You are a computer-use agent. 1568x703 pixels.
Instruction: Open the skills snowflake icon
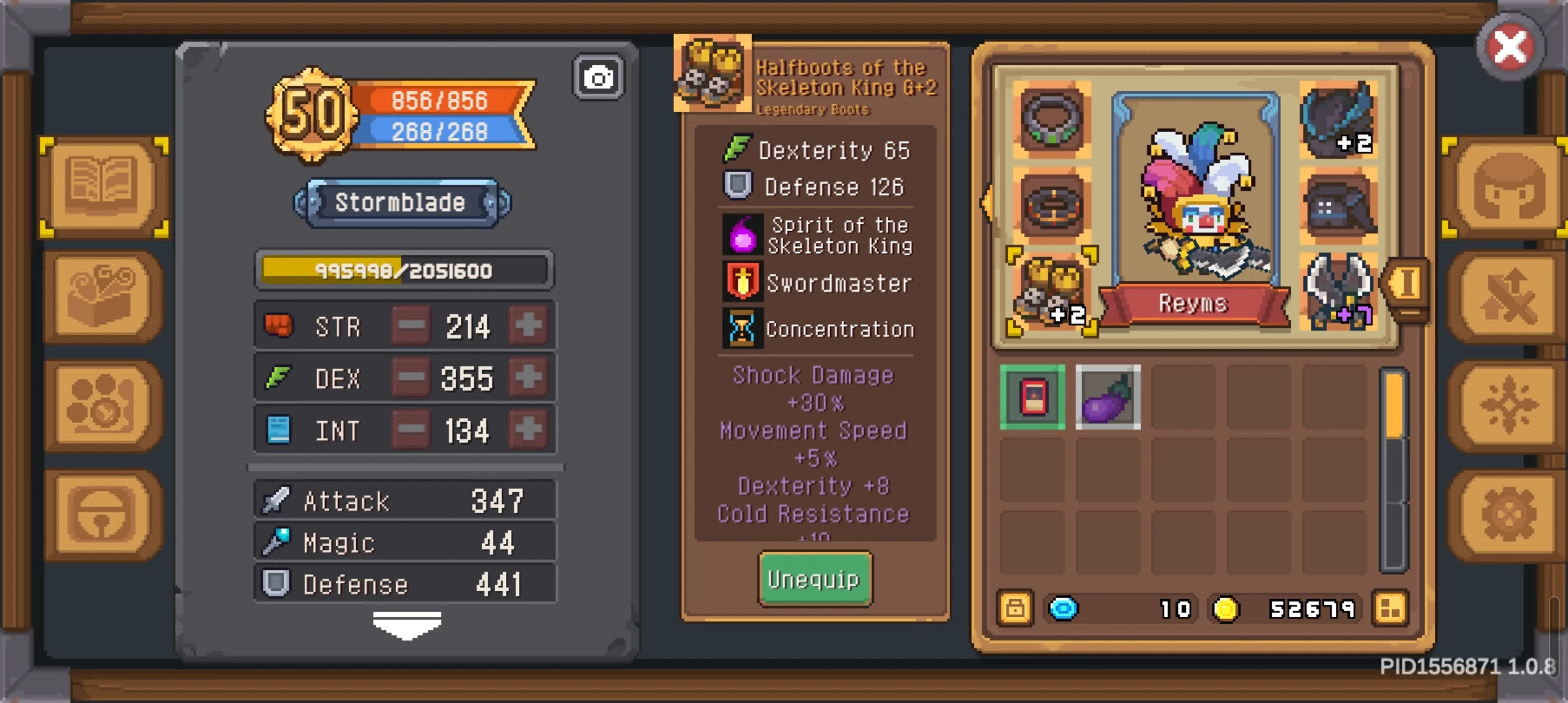(x=1509, y=404)
